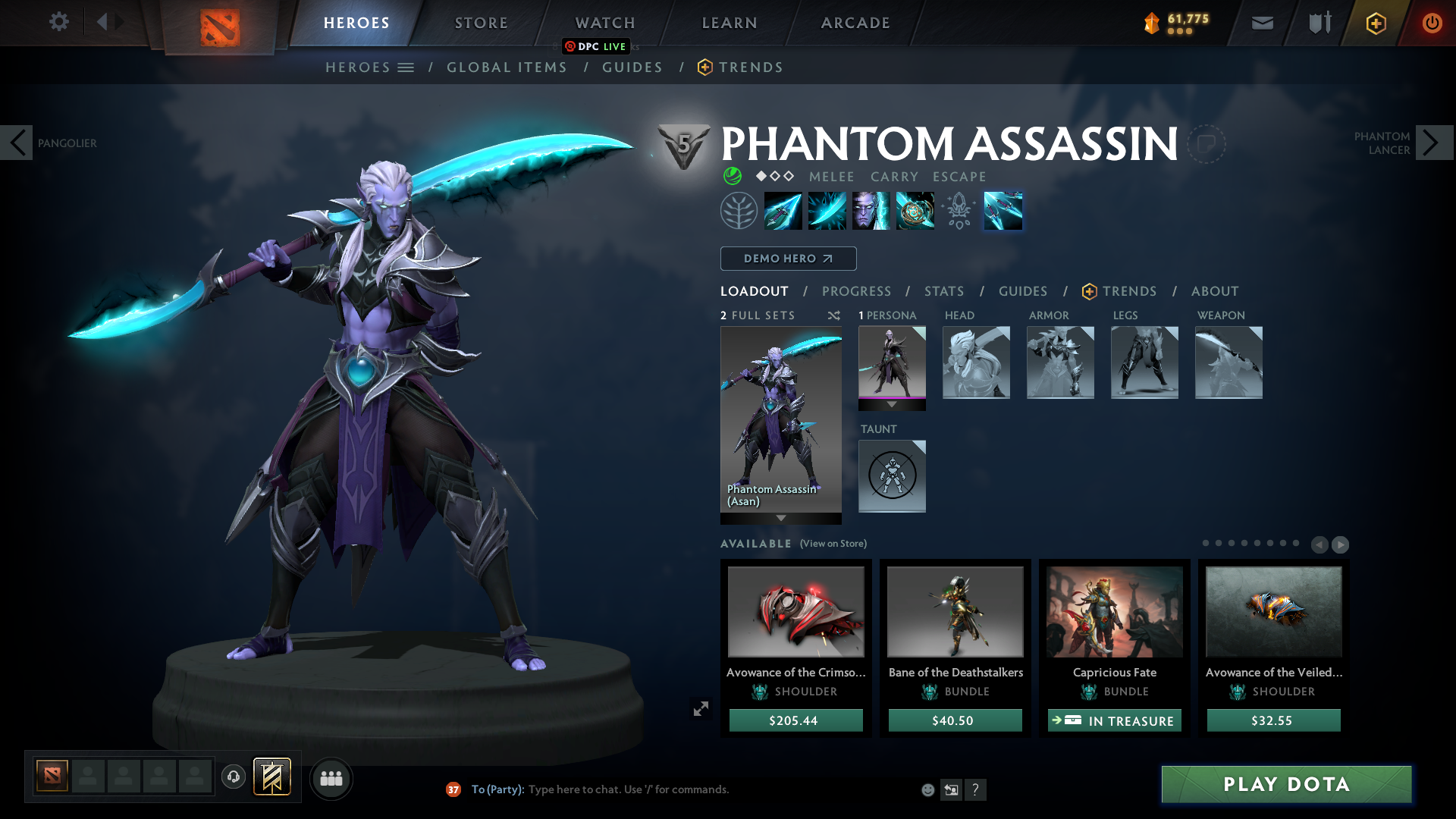1456x819 pixels.
Task: Open the emoticon picker in chat bar
Action: [927, 789]
